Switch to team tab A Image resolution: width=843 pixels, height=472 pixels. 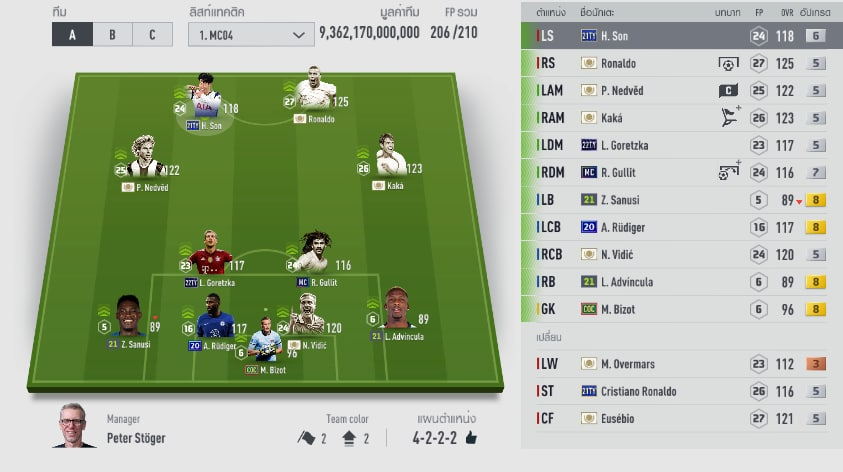(x=72, y=34)
